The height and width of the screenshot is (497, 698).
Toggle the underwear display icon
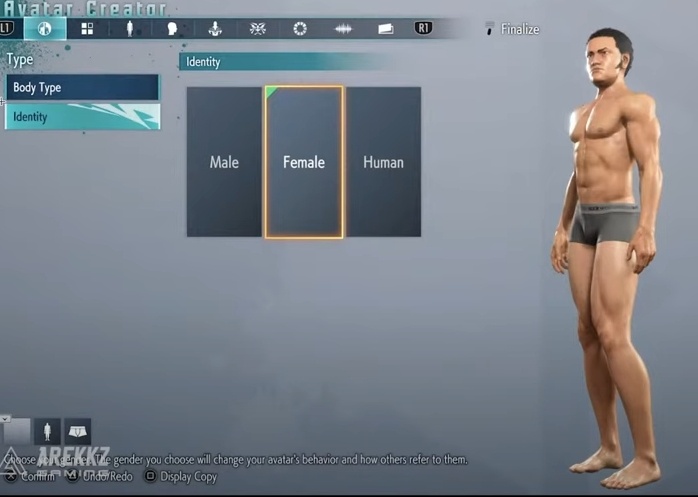click(77, 431)
